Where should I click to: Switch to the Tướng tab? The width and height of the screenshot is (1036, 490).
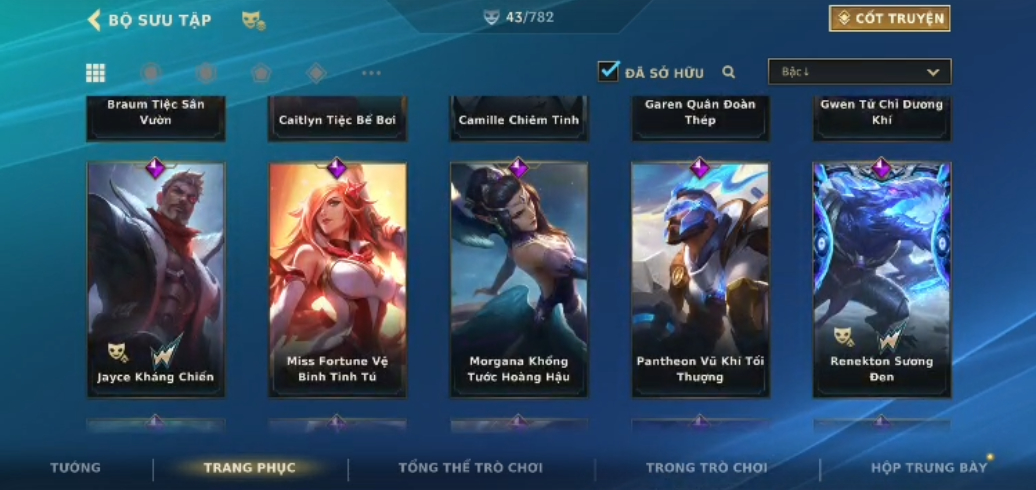point(76,468)
